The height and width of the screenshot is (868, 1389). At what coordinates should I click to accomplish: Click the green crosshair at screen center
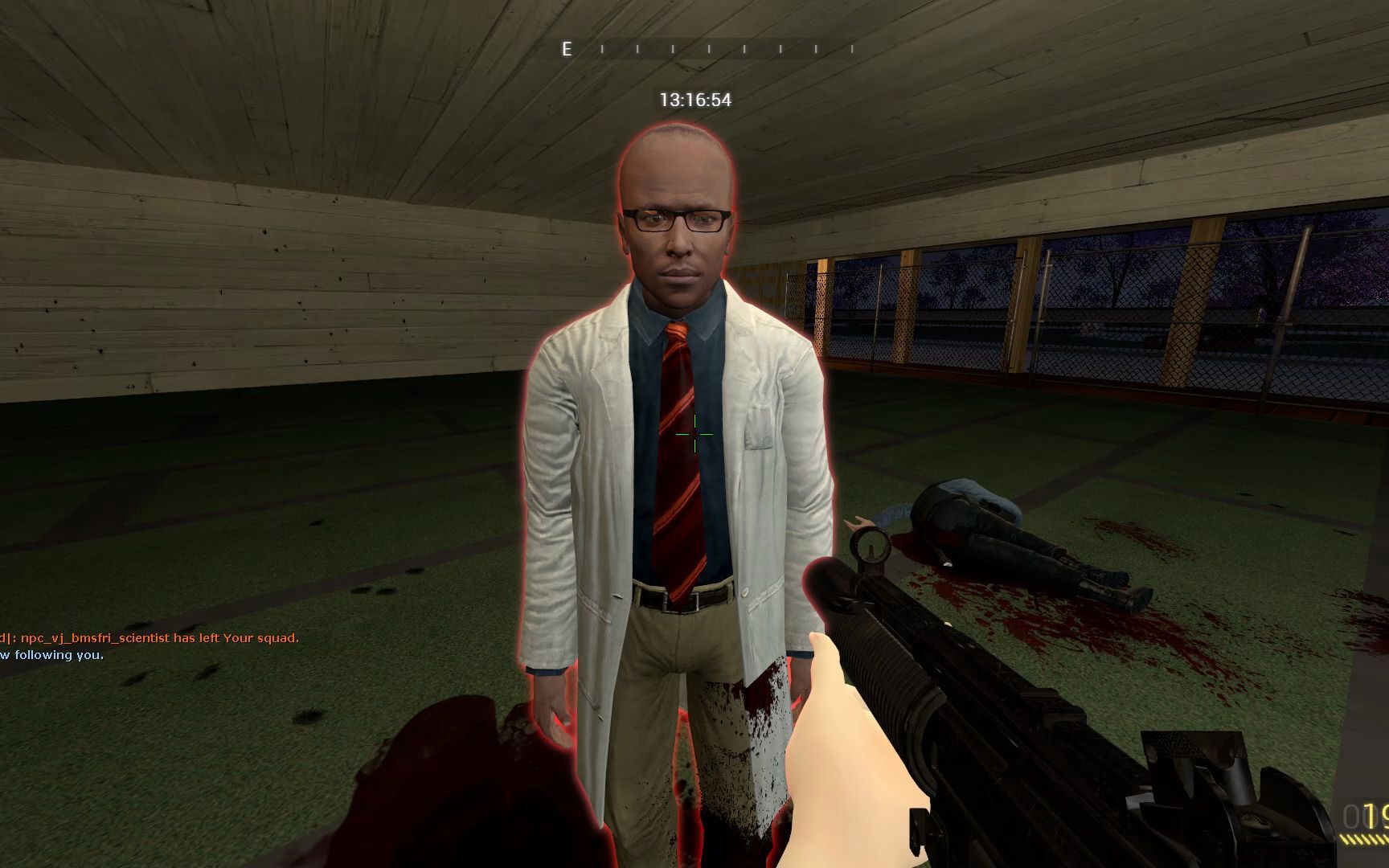(x=694, y=434)
